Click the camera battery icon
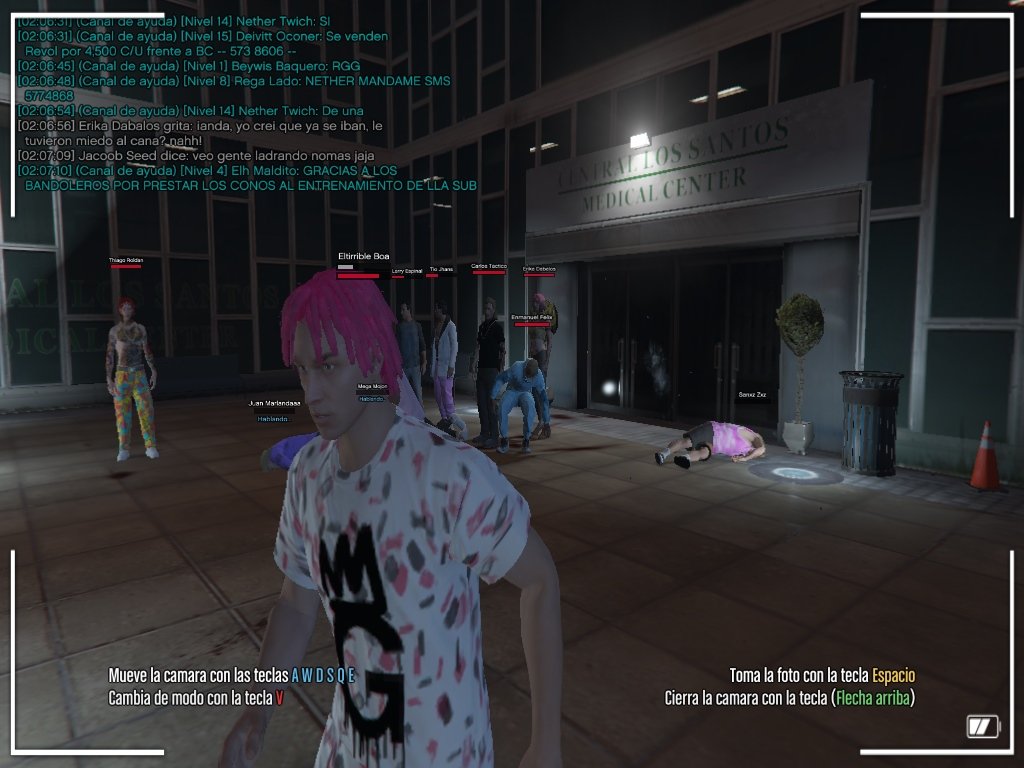Image resolution: width=1024 pixels, height=768 pixels. (x=983, y=726)
